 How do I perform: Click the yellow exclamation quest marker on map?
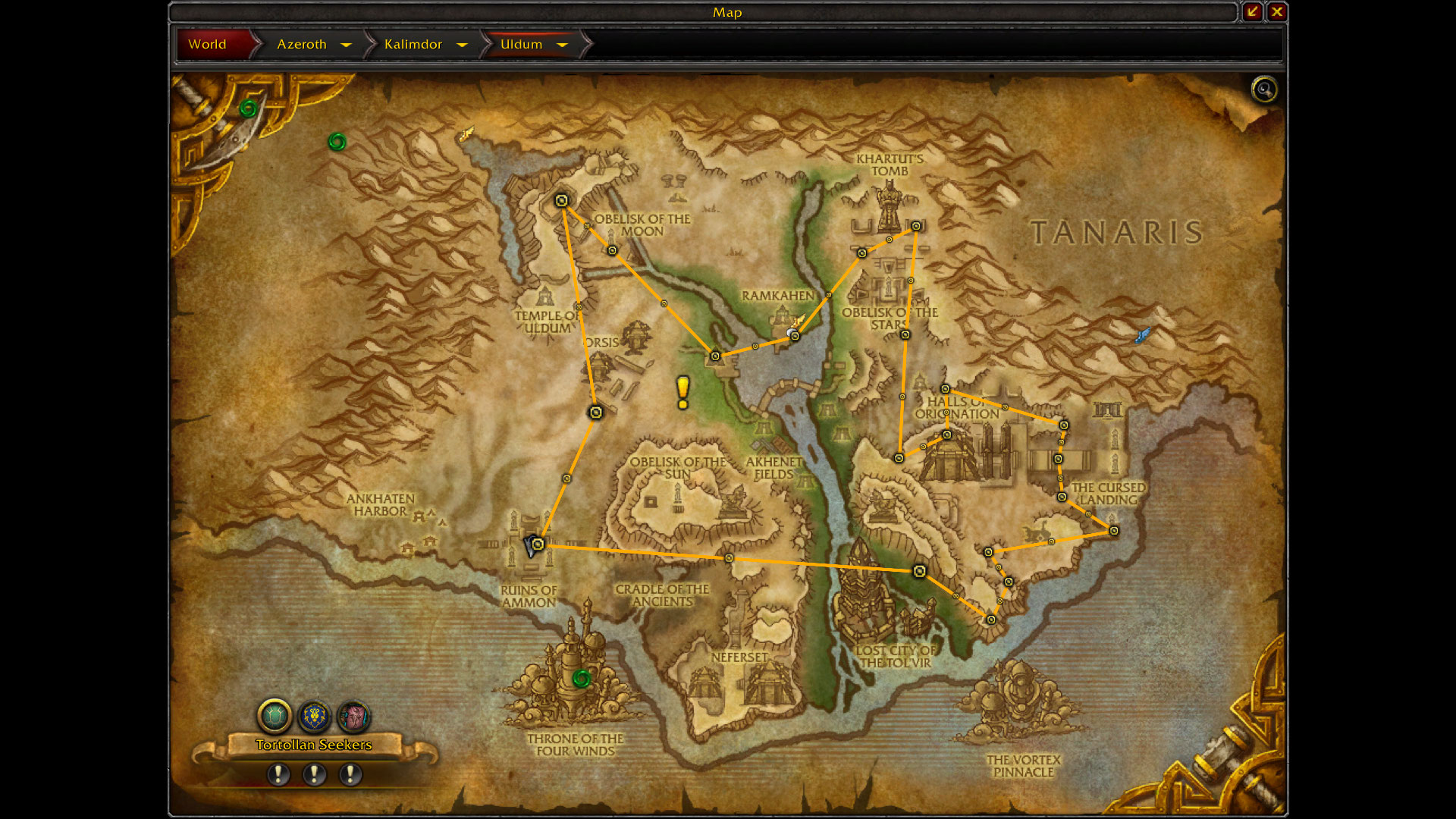(683, 392)
